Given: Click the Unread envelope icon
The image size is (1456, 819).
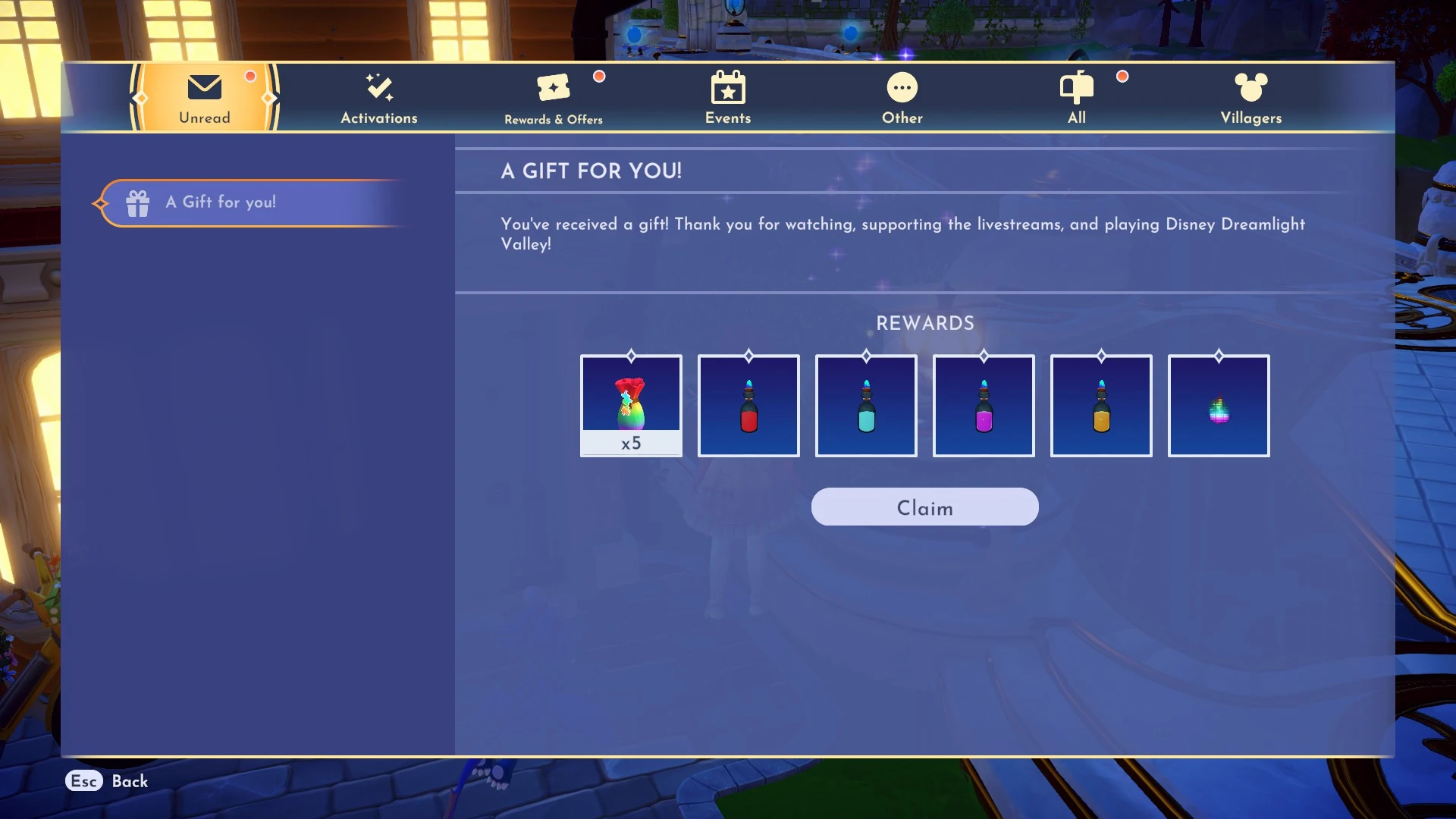Looking at the screenshot, I should point(202,87).
